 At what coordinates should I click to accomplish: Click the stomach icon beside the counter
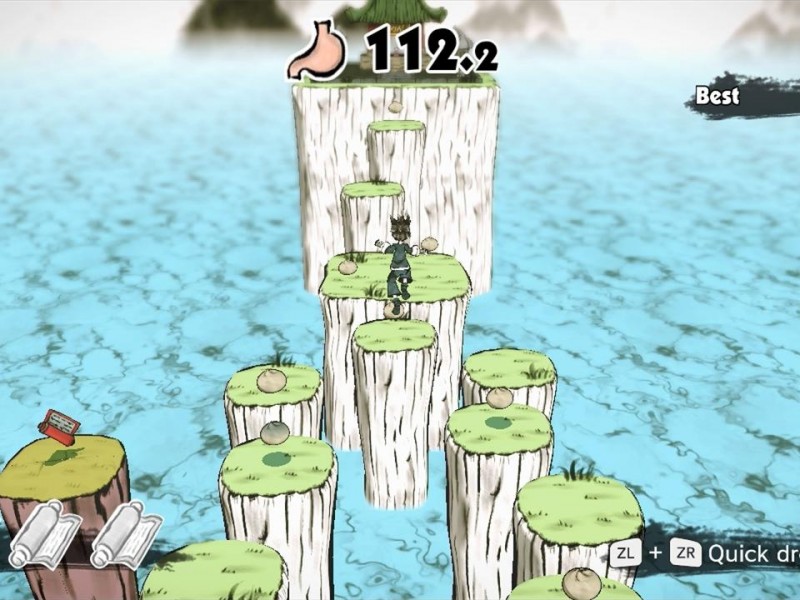320,52
